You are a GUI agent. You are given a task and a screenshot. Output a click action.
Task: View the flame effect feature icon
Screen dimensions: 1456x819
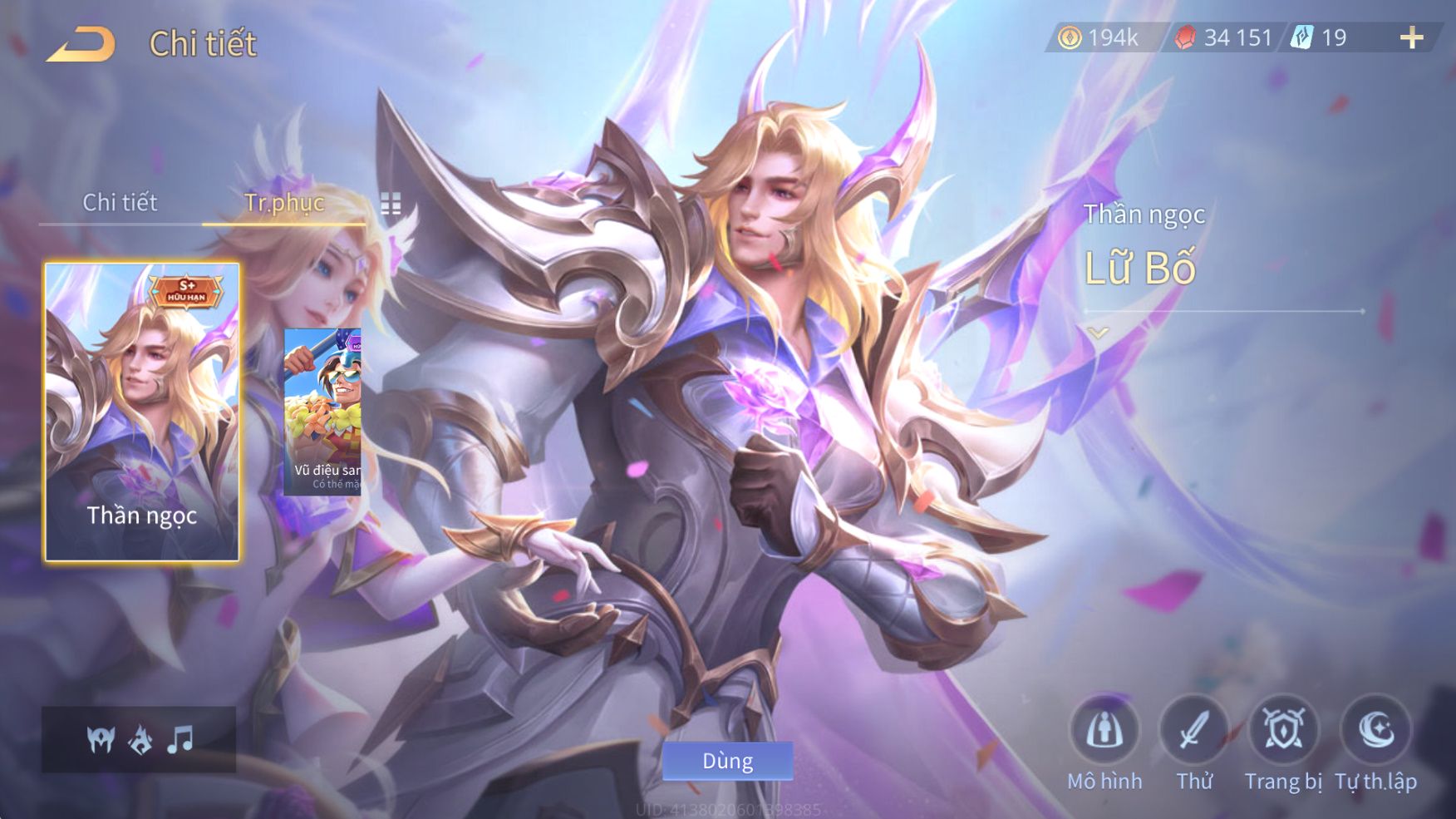(x=140, y=739)
